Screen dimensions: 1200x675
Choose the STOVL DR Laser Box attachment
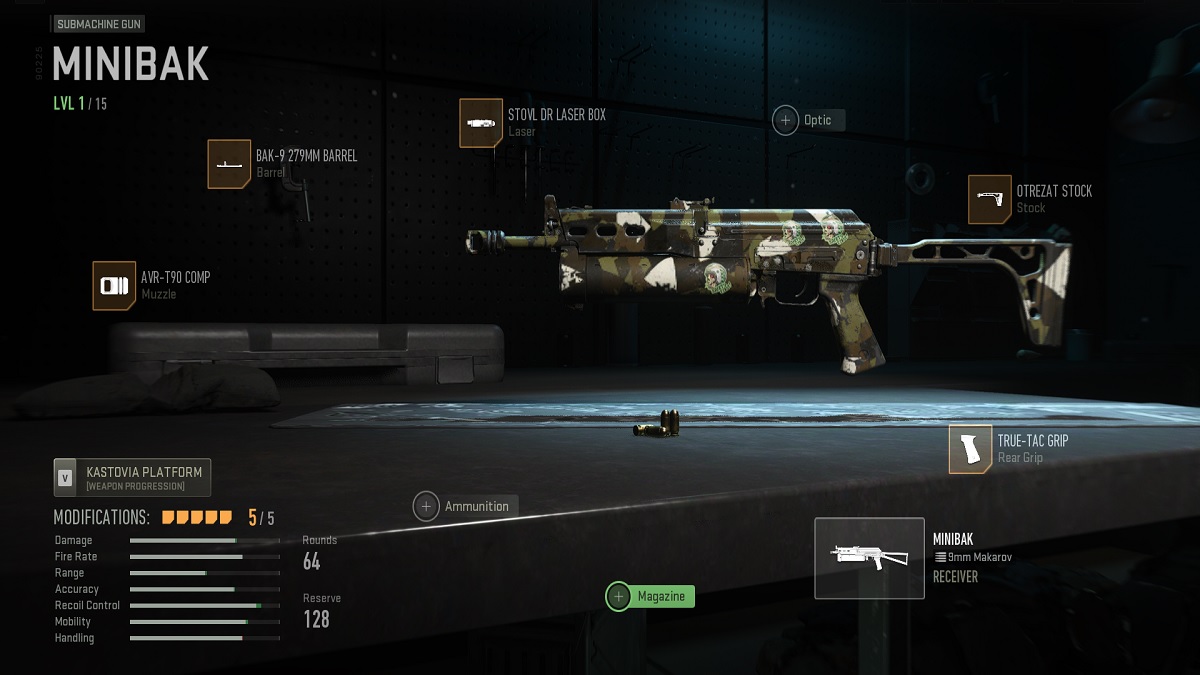click(x=481, y=123)
